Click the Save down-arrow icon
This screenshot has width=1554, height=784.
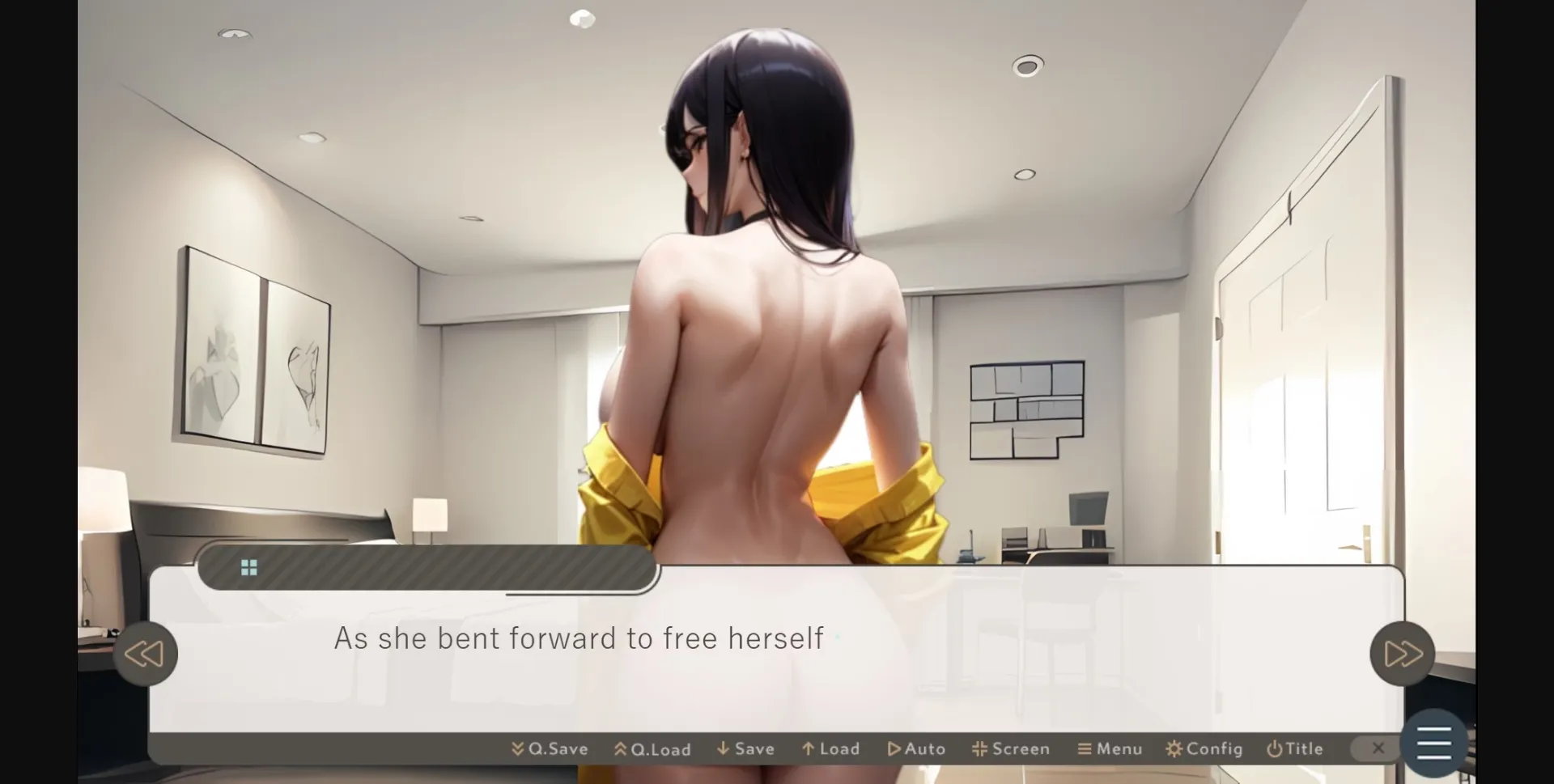[x=723, y=748]
